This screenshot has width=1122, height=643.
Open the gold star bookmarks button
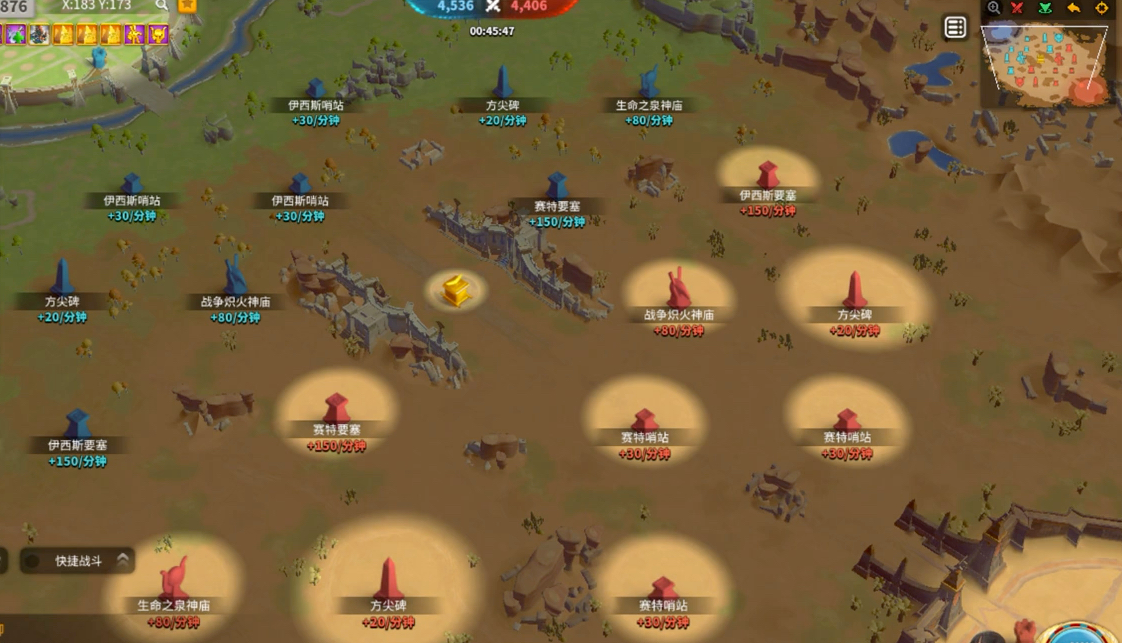[x=188, y=6]
